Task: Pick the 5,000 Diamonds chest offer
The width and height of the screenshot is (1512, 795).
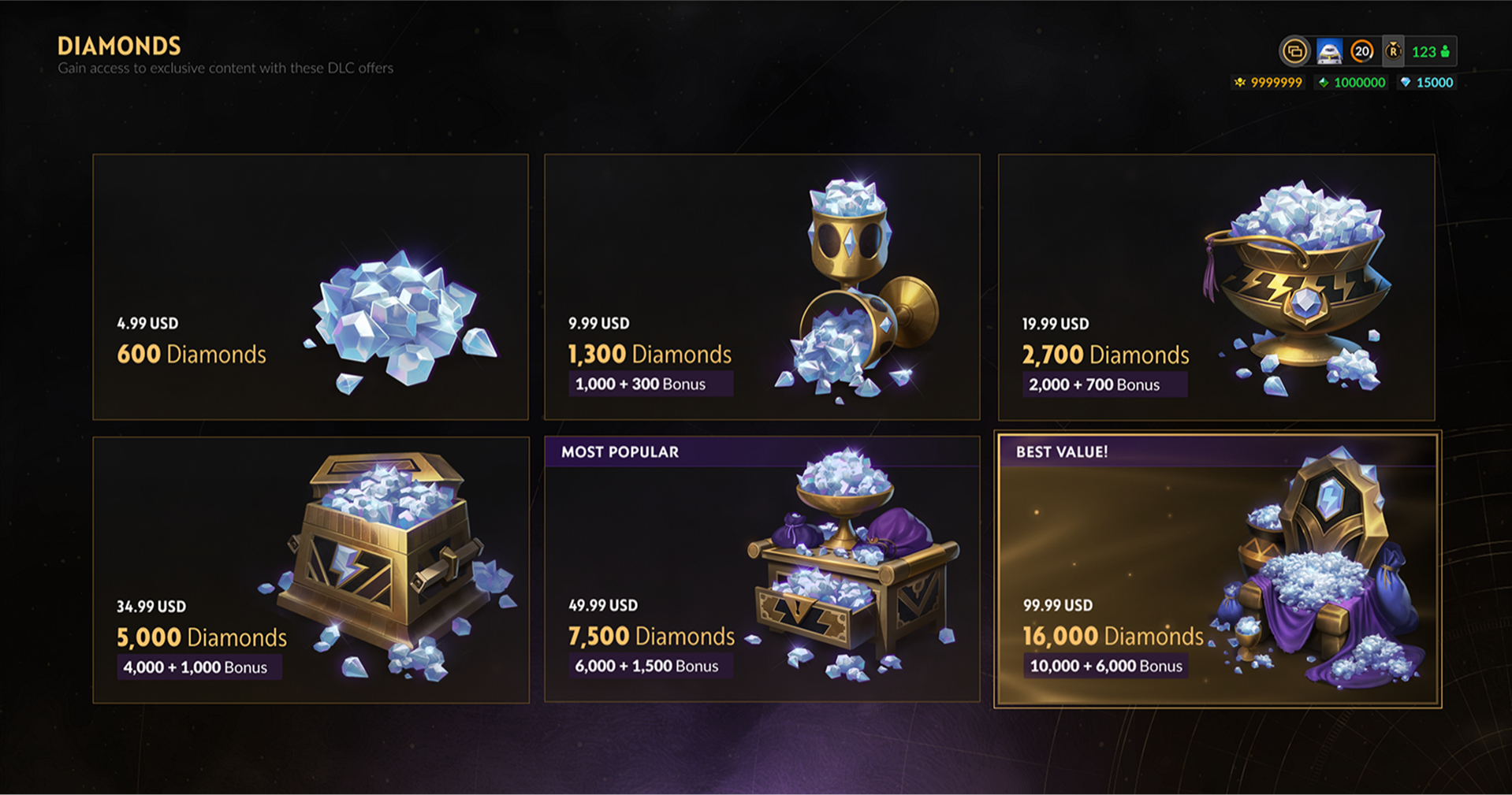Action: tap(310, 570)
